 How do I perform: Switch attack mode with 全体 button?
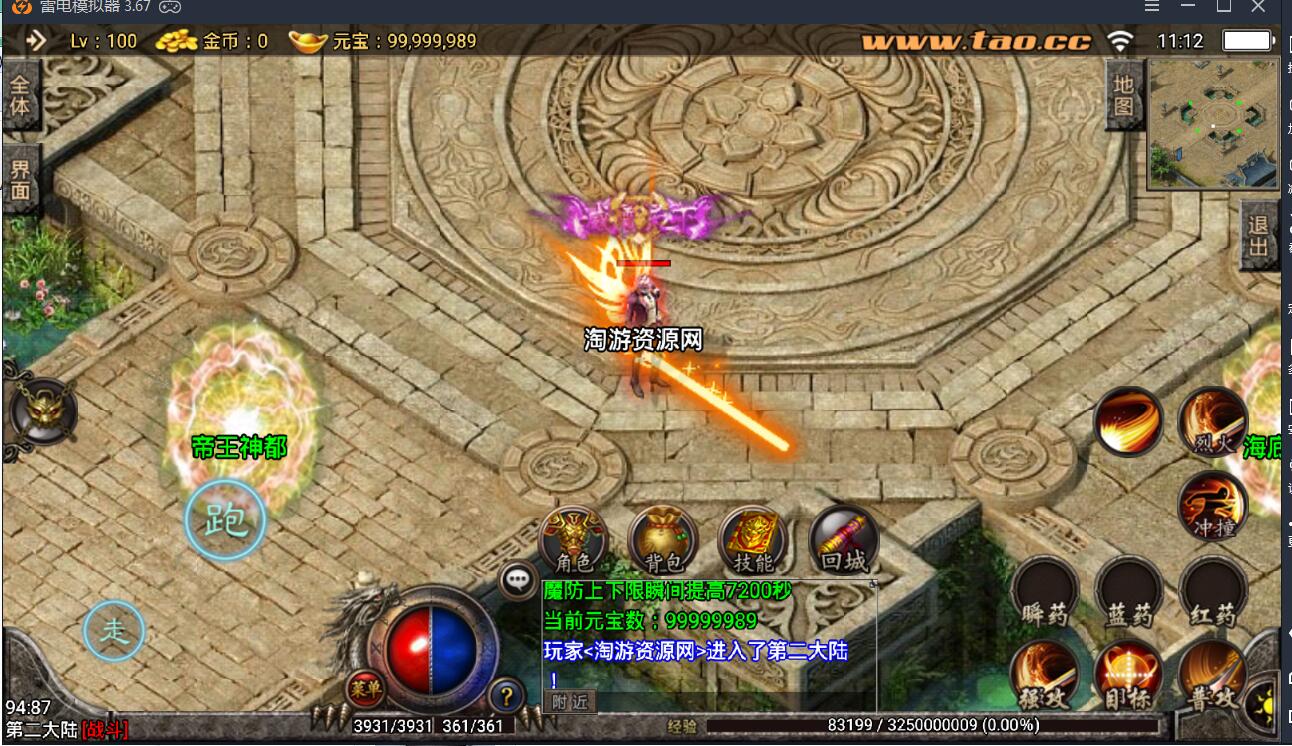point(20,93)
